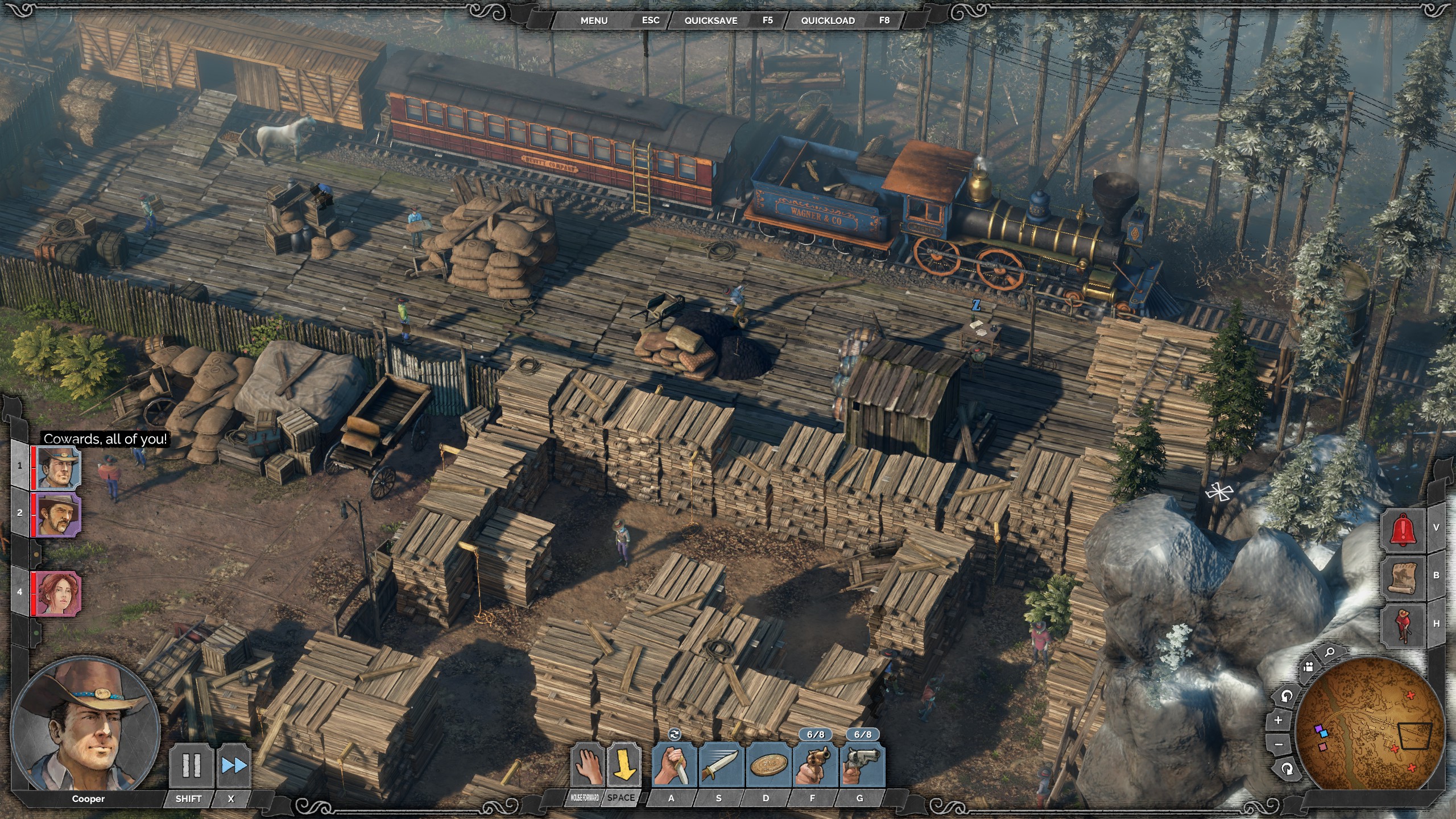Open the wanted poster scroll
This screenshot has width=1456, height=819.
(1404, 576)
